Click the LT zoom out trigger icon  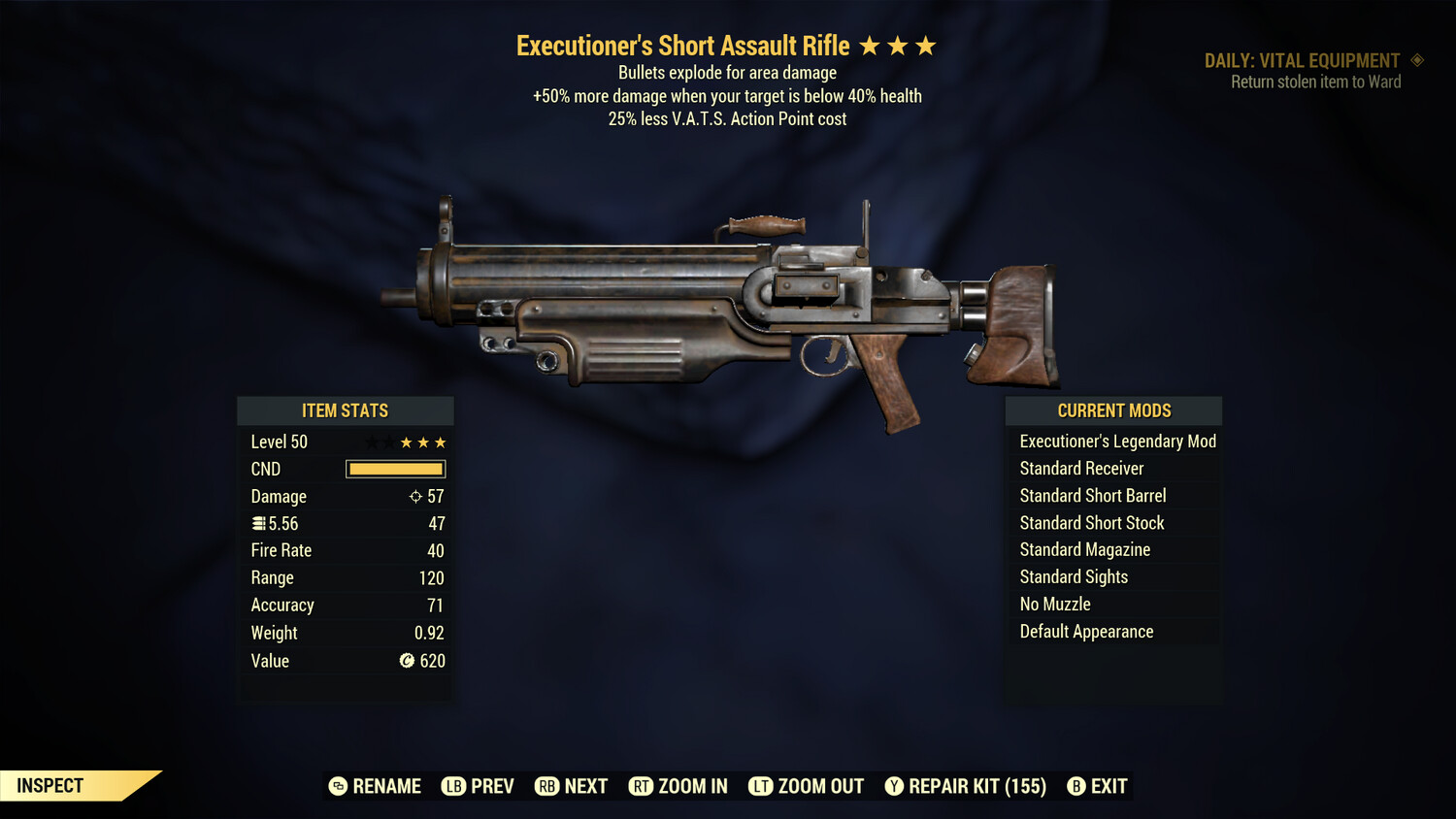coord(761,786)
